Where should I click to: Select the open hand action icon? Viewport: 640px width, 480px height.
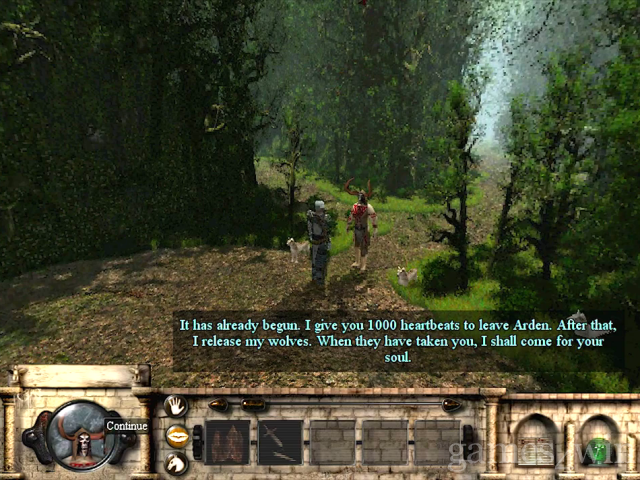(176, 406)
